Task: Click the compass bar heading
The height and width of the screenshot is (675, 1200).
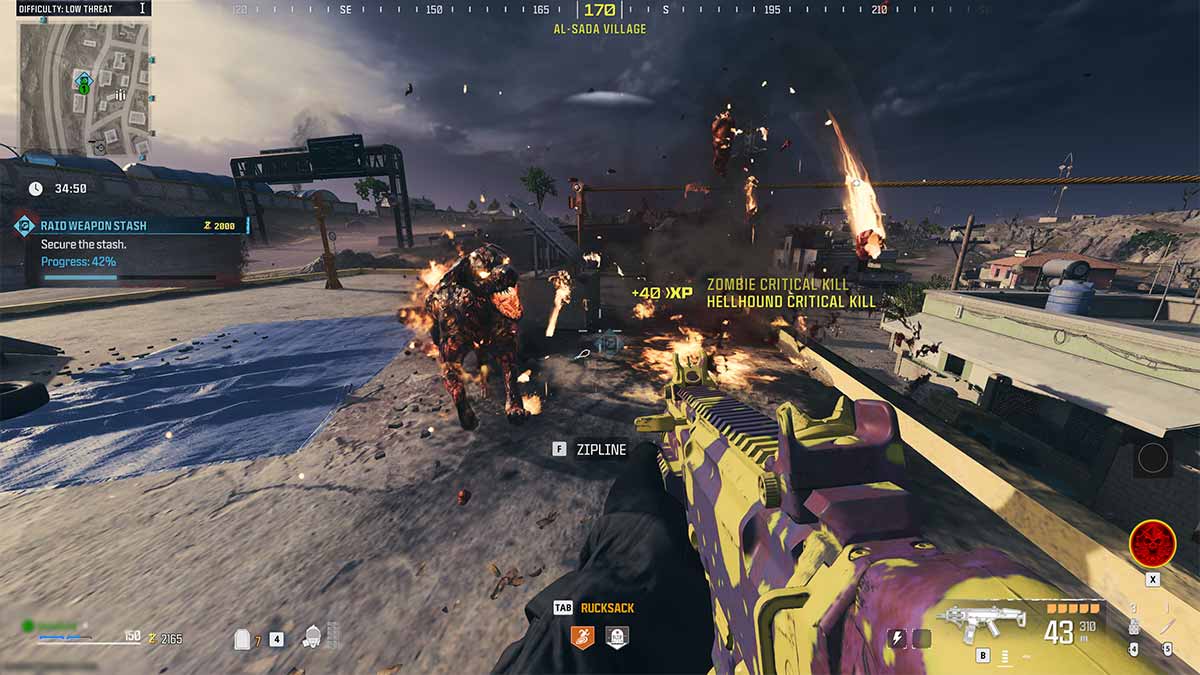Action: (x=600, y=11)
